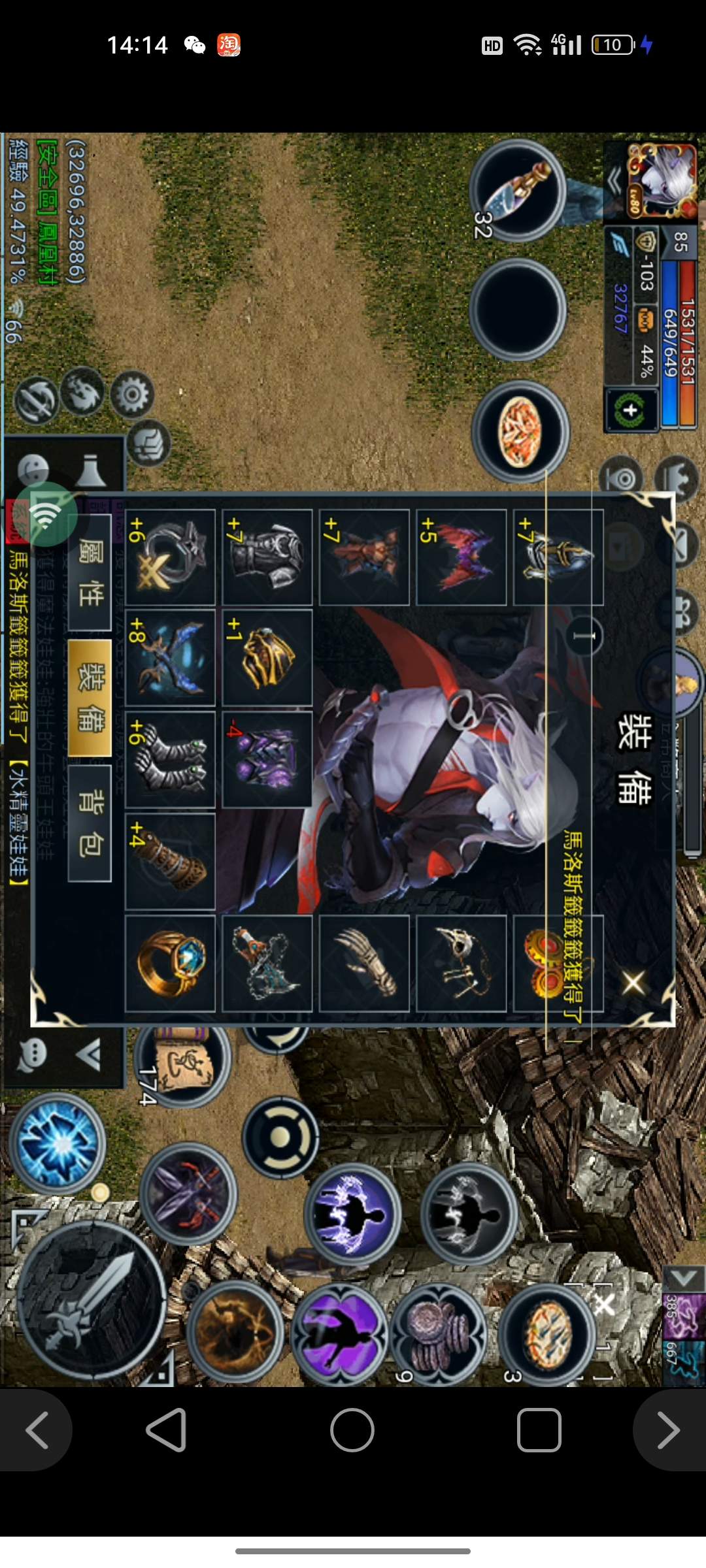Tap the large sword basic attack button
The height and width of the screenshot is (1568, 706).
coord(92,1299)
